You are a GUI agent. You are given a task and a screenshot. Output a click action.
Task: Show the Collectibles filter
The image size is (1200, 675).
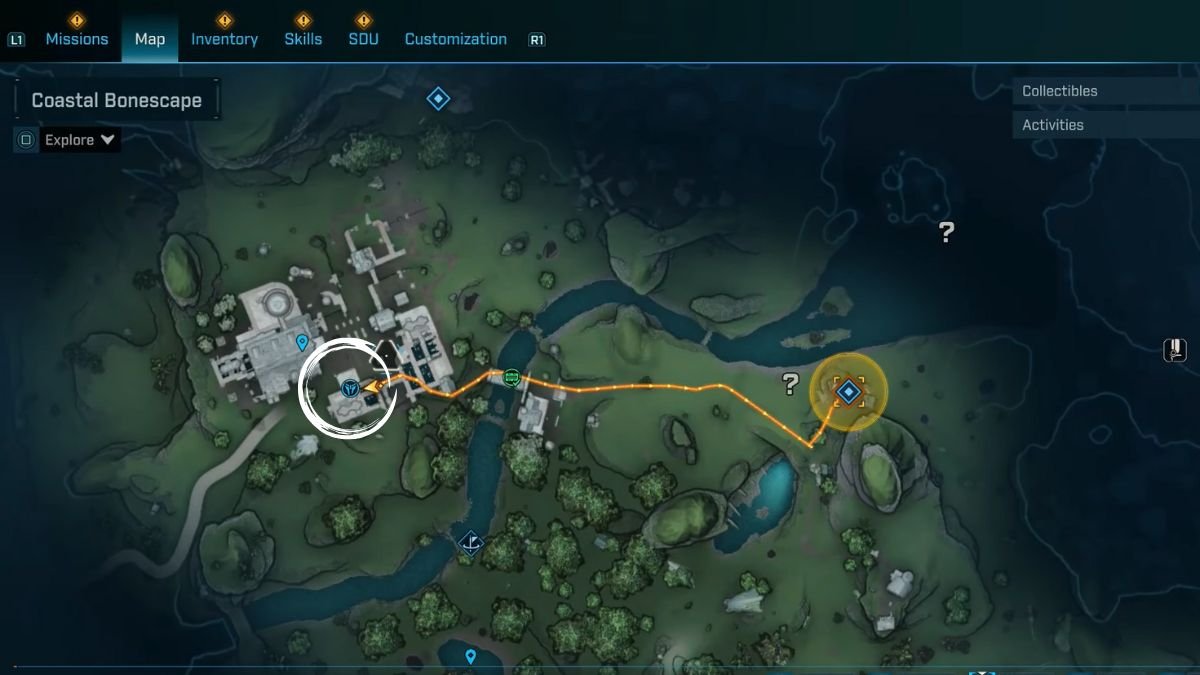click(1059, 91)
